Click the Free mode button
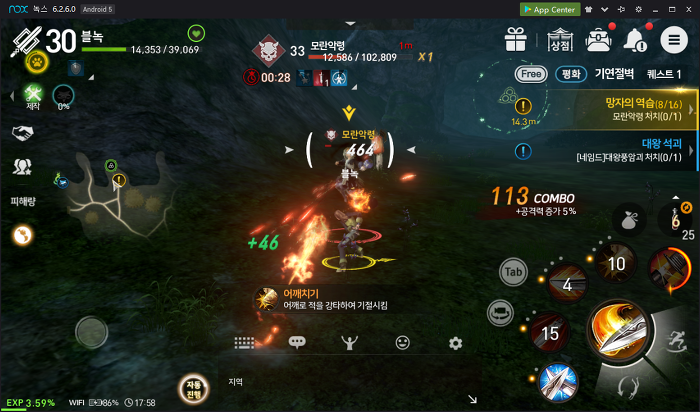The width and height of the screenshot is (700, 412). tap(530, 74)
